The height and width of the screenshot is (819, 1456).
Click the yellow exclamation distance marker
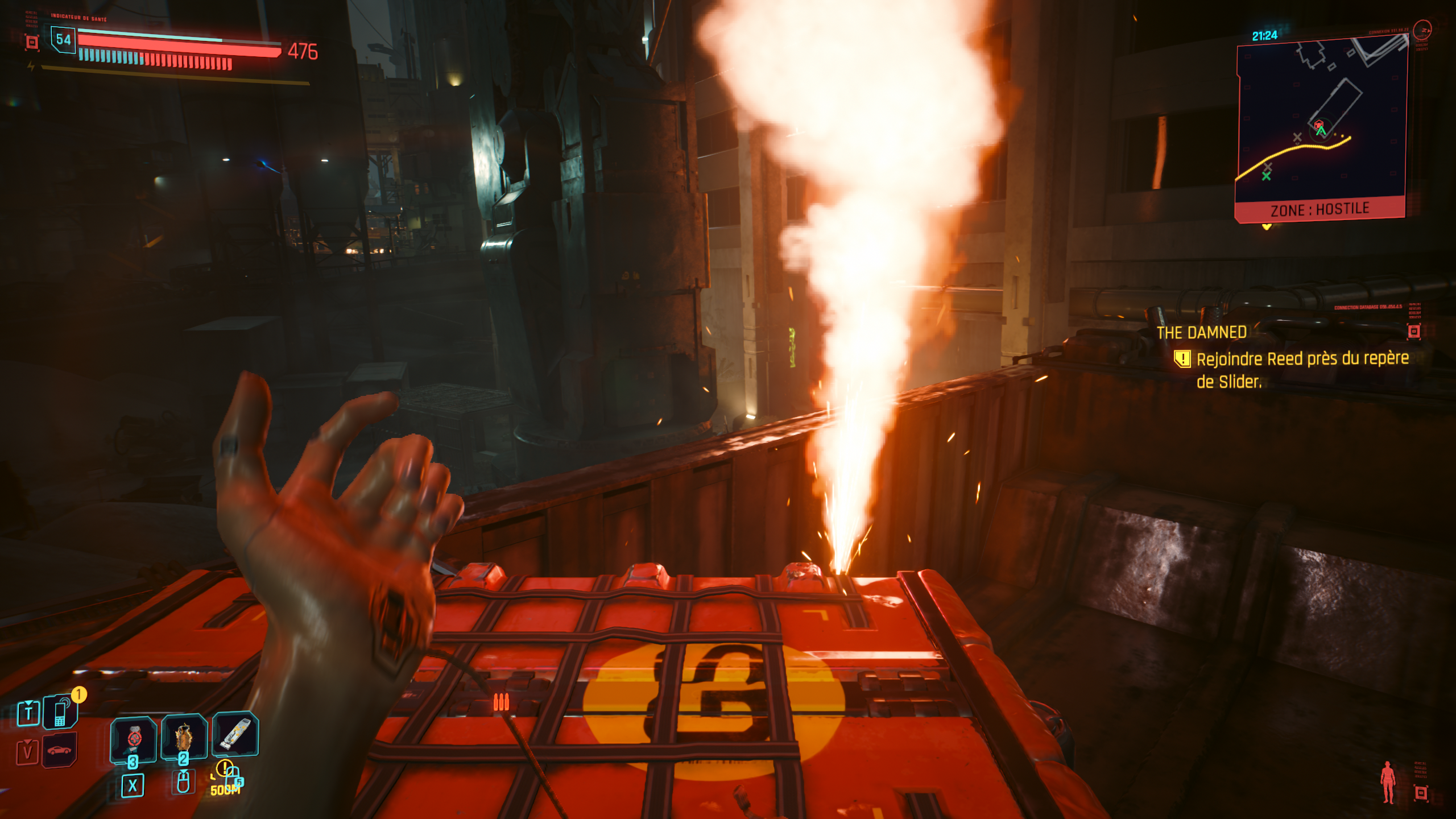pyautogui.click(x=225, y=769)
